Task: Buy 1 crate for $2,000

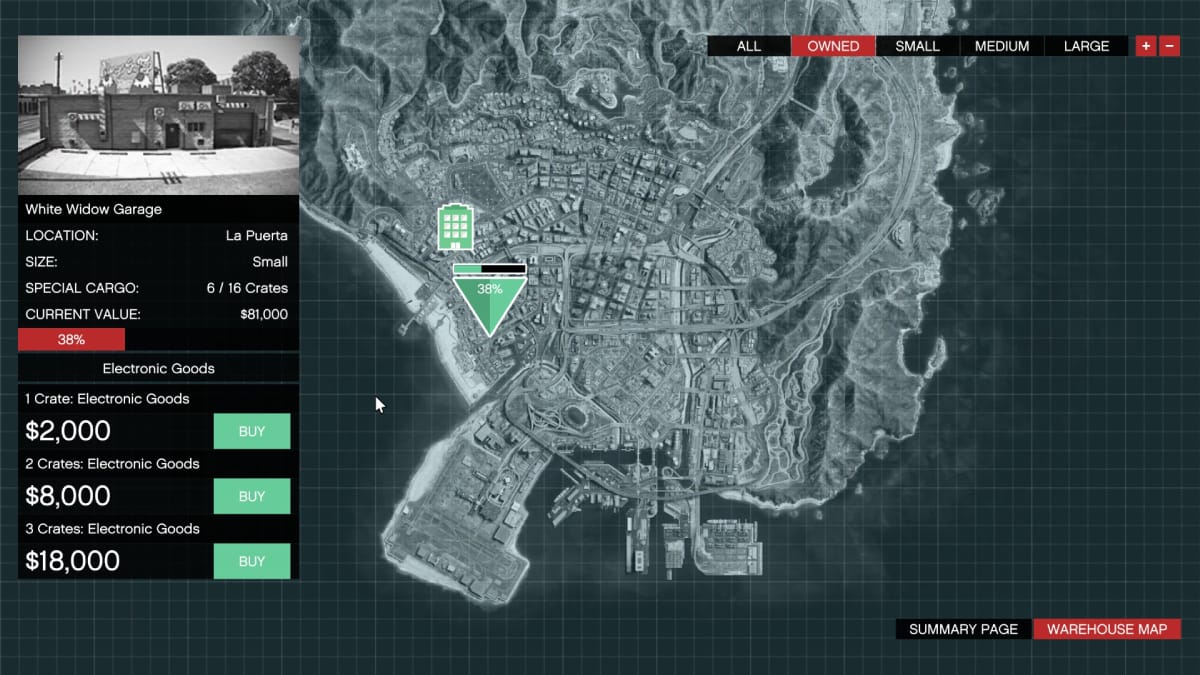Action: point(252,431)
